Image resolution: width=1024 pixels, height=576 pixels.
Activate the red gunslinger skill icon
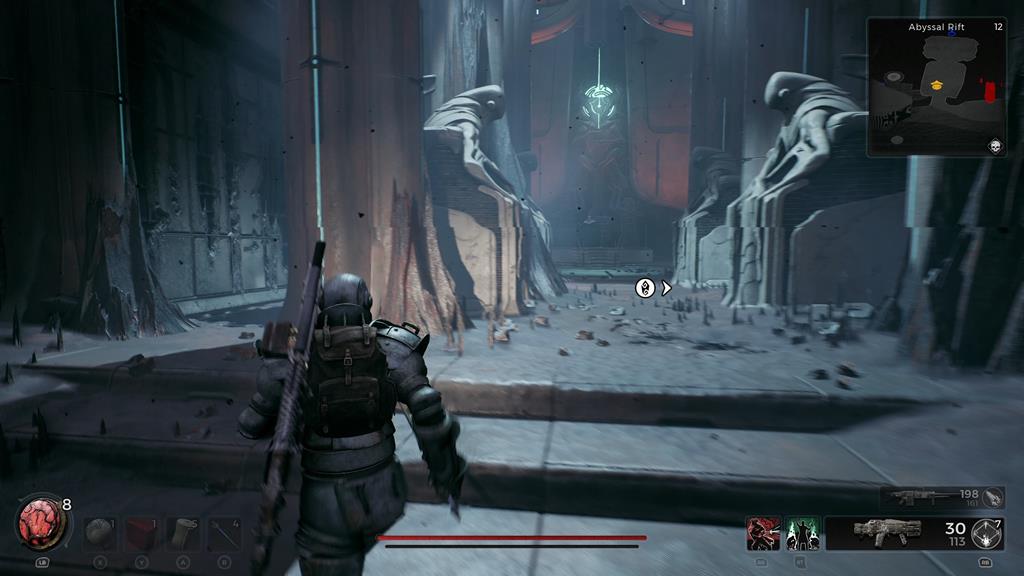click(x=763, y=533)
